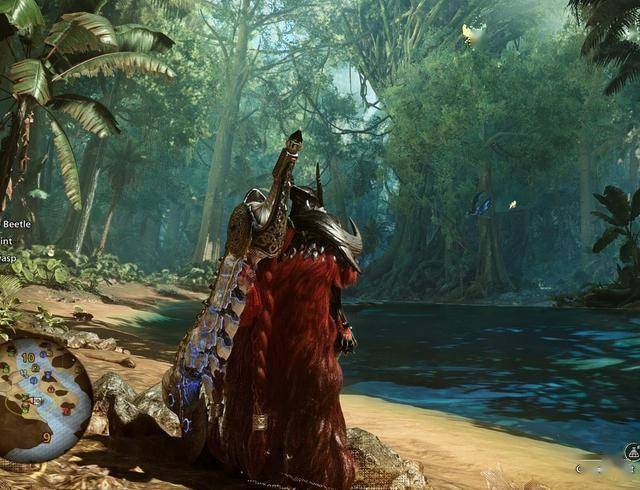This screenshot has width=640, height=490.
Task: Open the circular minimap
Action: click(44, 399)
